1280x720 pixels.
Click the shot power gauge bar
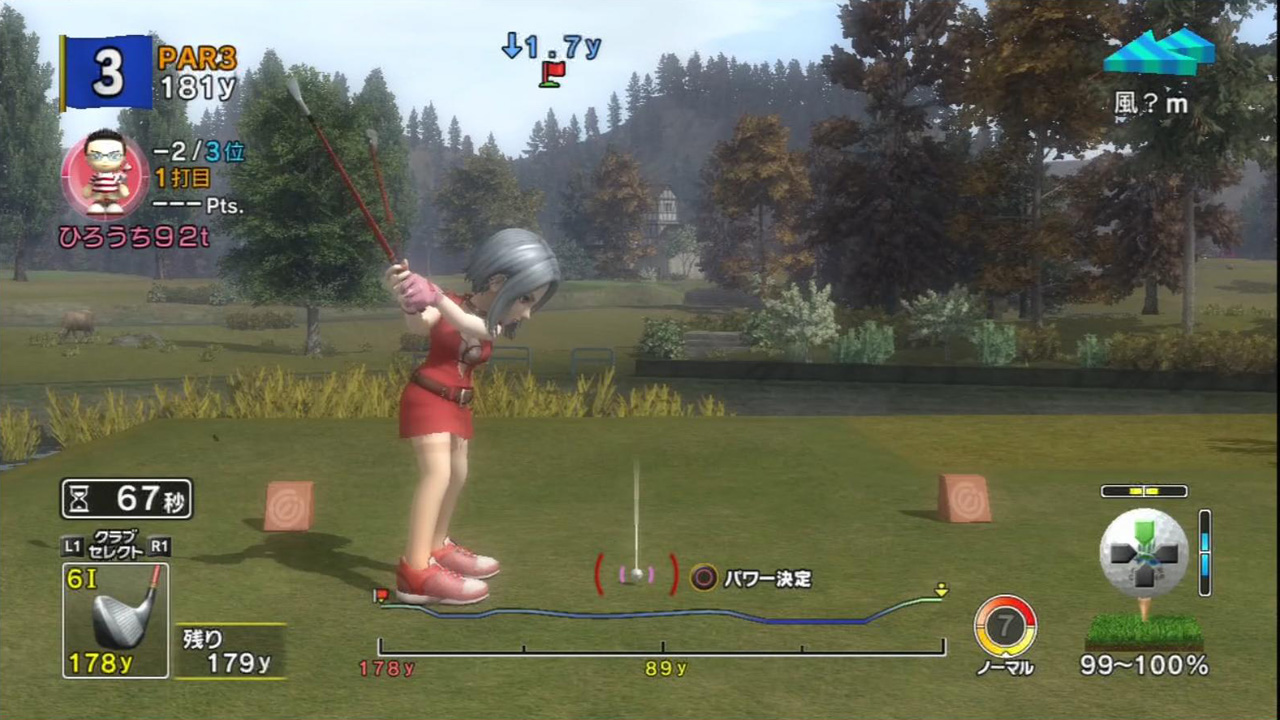click(x=661, y=648)
